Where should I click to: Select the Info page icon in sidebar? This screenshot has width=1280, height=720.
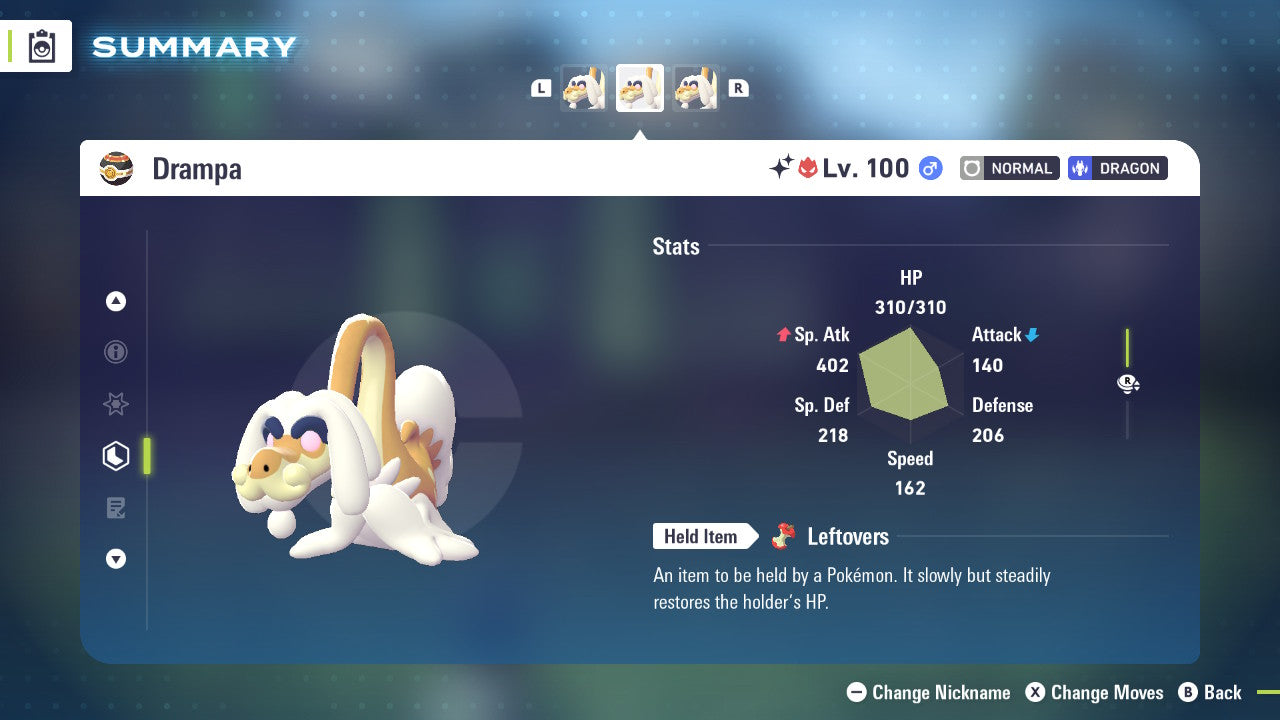(x=116, y=352)
